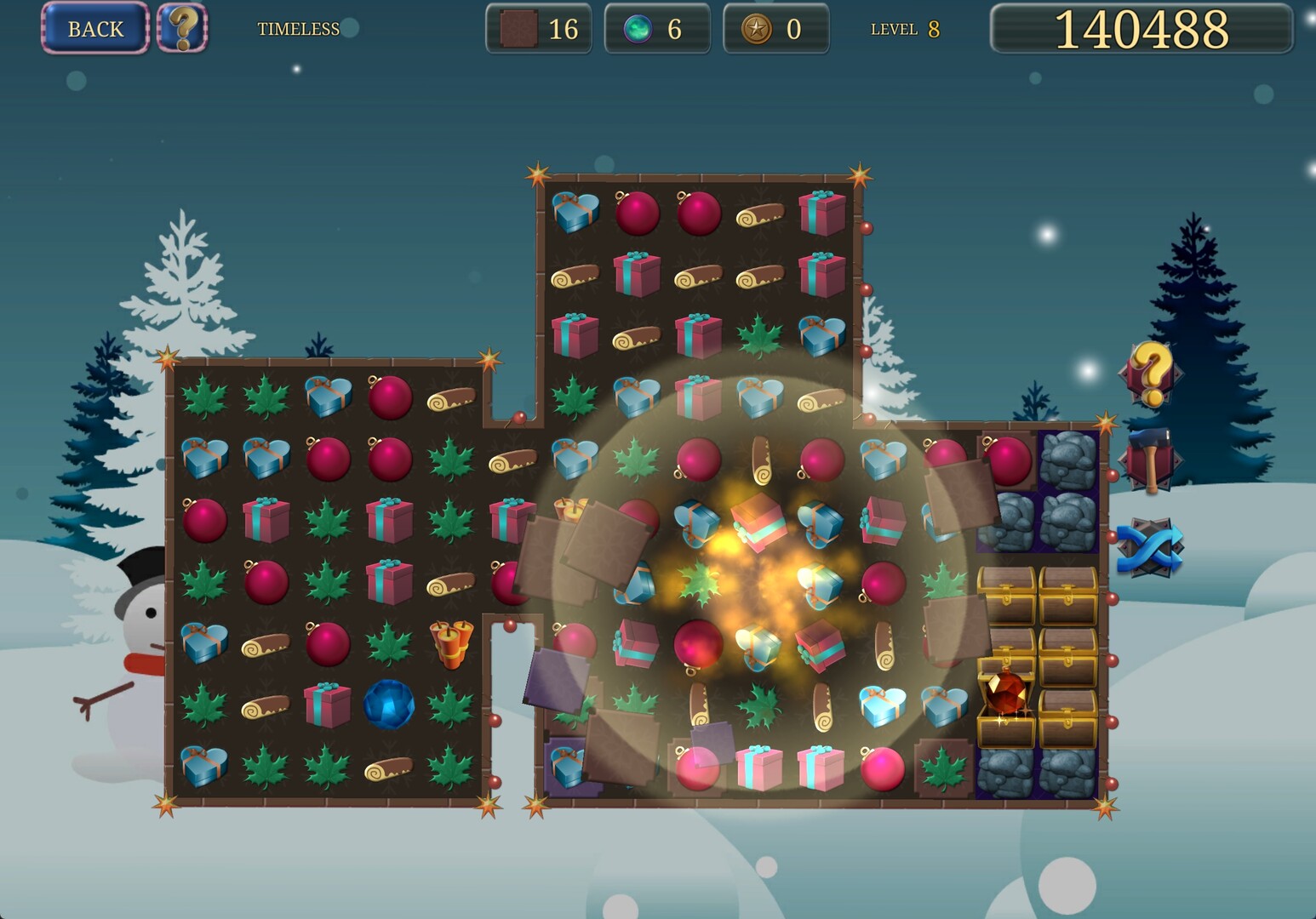Click the BACK button
The width and height of the screenshot is (1316, 919).
point(94,29)
